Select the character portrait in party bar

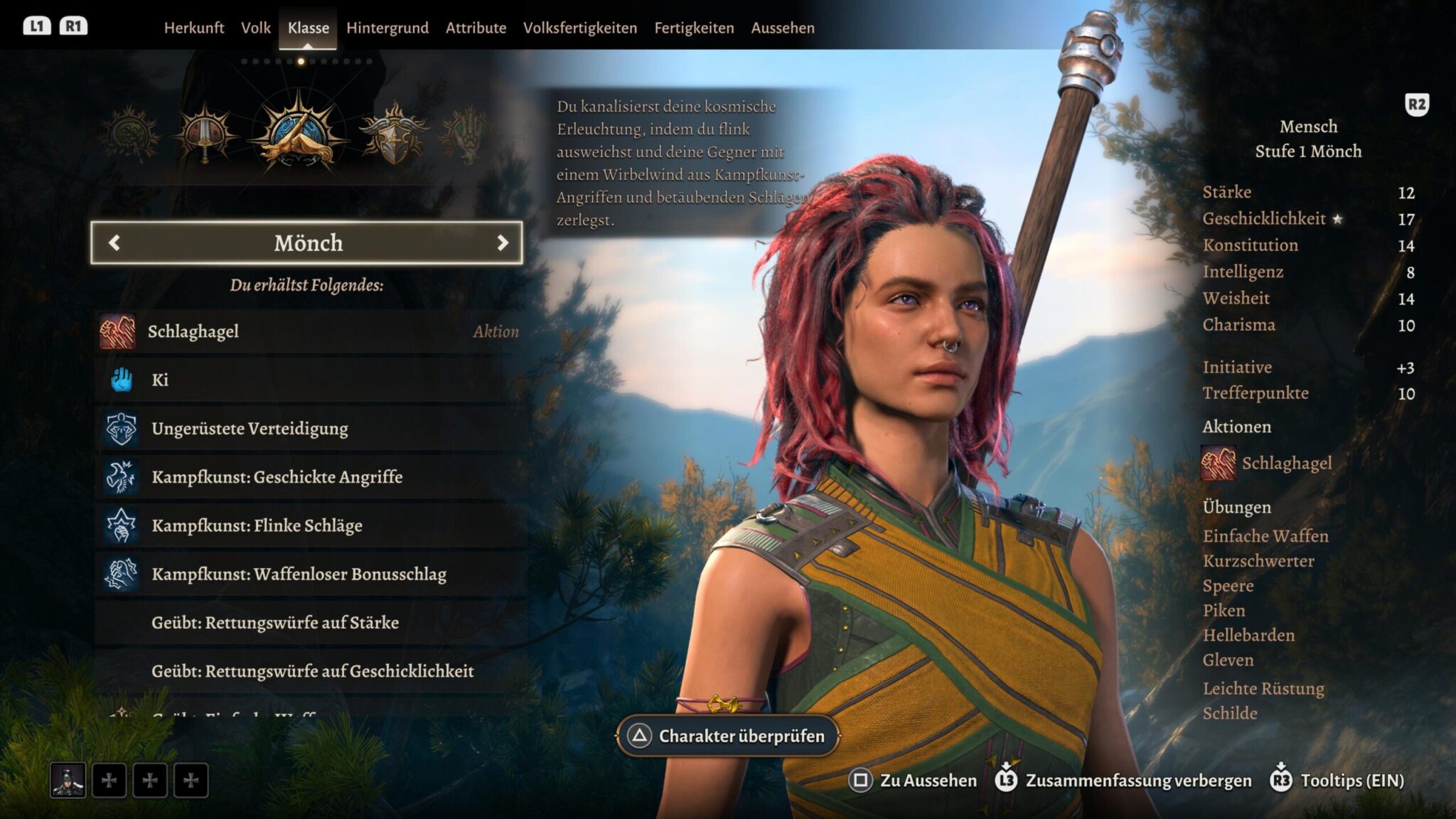[x=68, y=781]
